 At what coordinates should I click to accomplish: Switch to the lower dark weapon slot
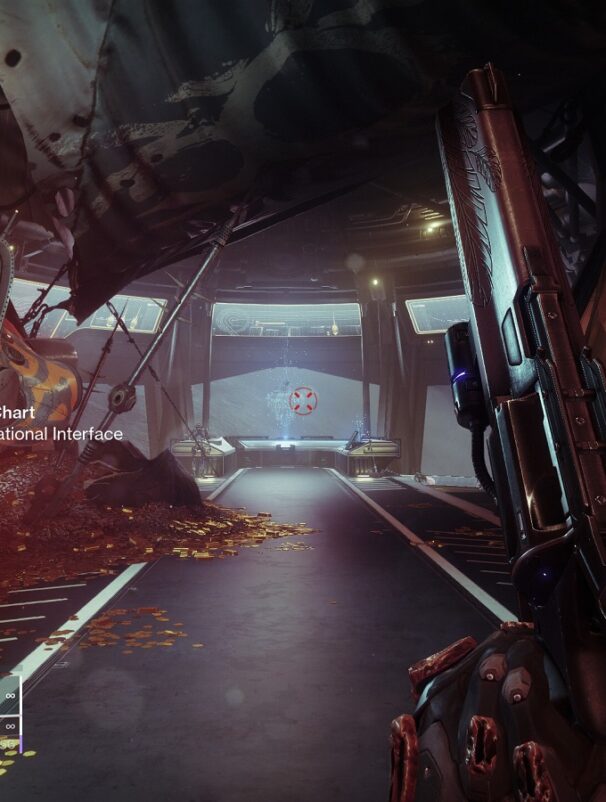[x=9, y=726]
